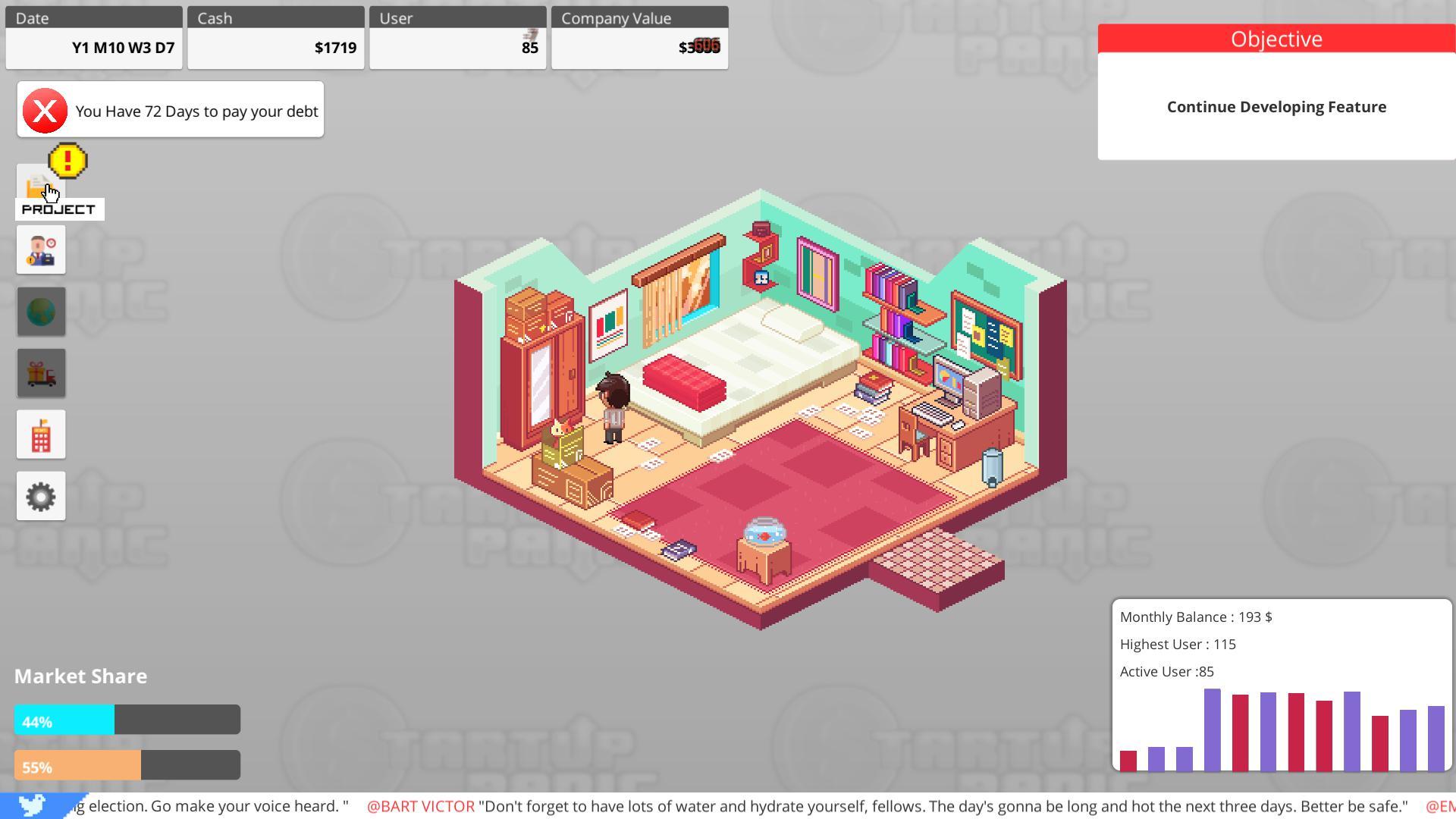Open the employee management panel
Viewport: 1456px width, 819px height.
[x=41, y=249]
